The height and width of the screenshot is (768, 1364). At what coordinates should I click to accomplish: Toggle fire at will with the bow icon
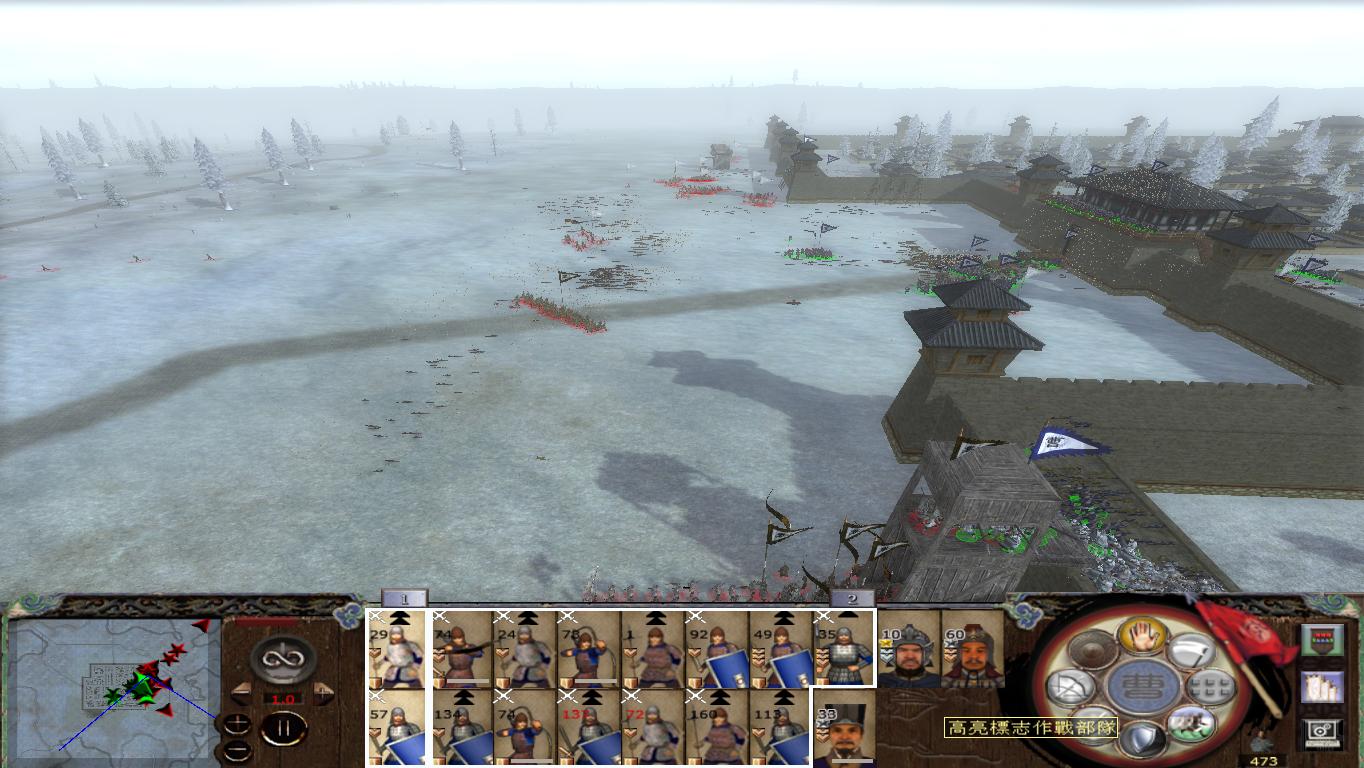[1070, 686]
